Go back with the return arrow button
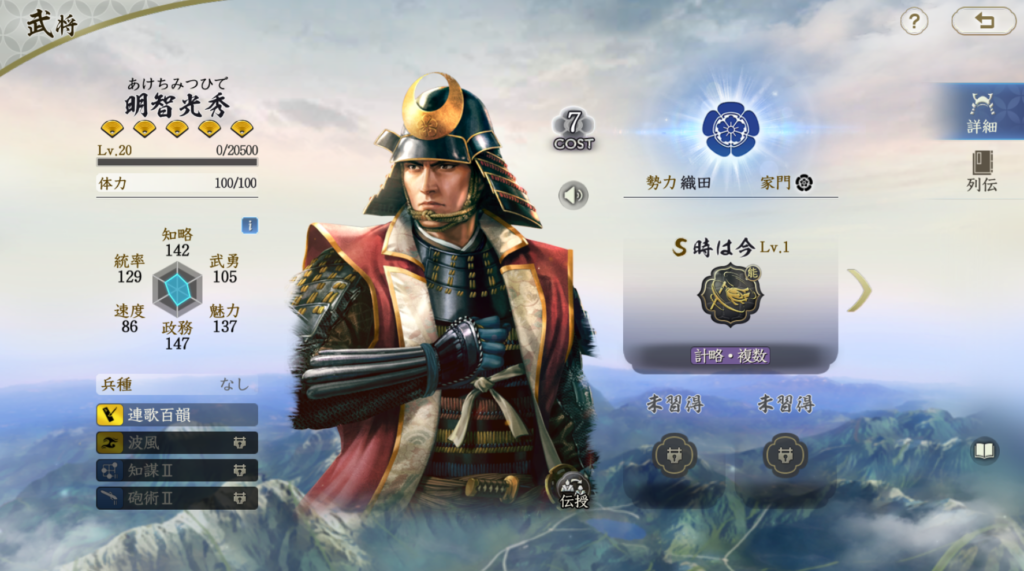The image size is (1024, 571). click(983, 21)
